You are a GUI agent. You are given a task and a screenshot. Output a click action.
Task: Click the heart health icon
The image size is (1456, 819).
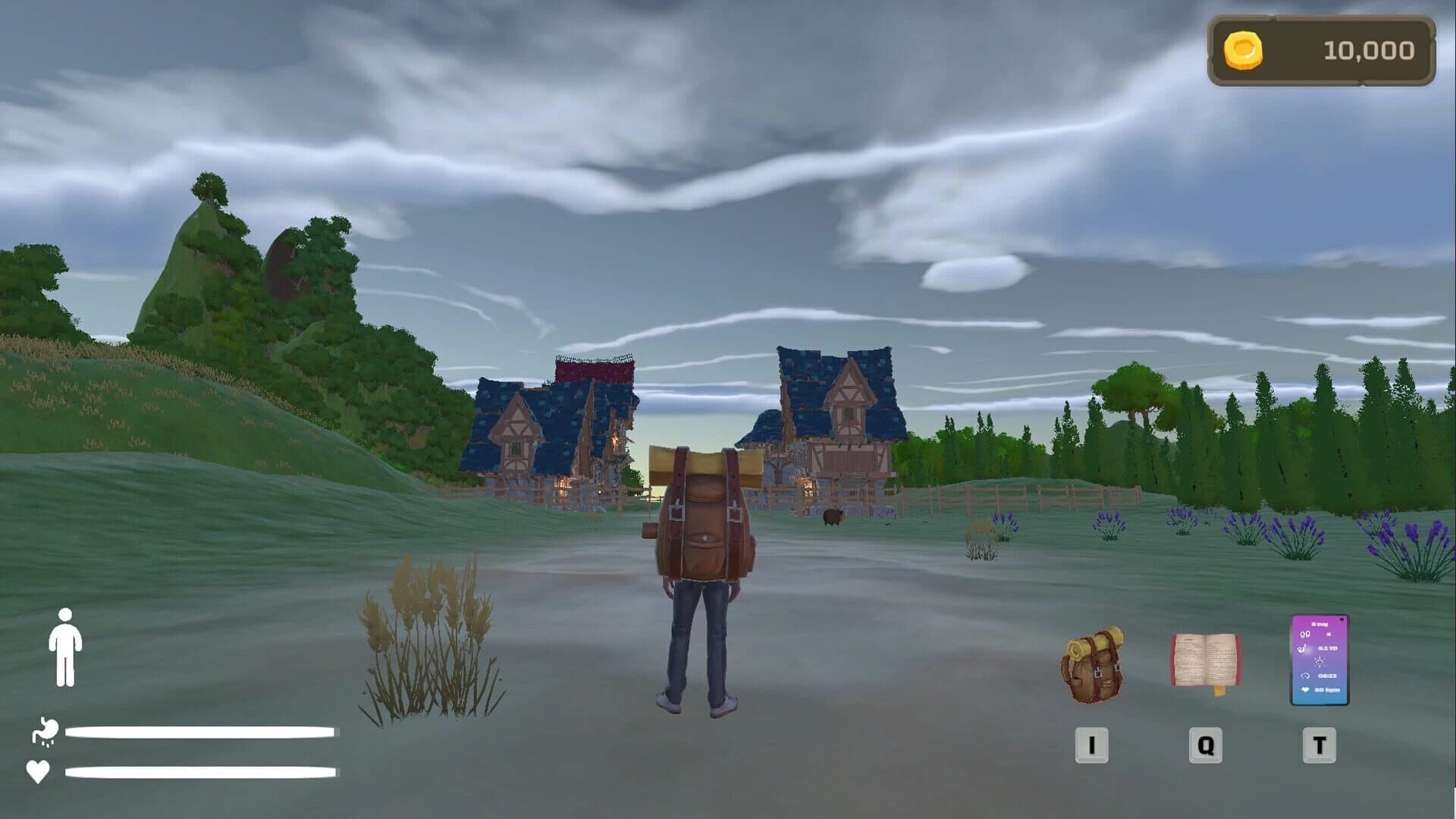pos(37,773)
